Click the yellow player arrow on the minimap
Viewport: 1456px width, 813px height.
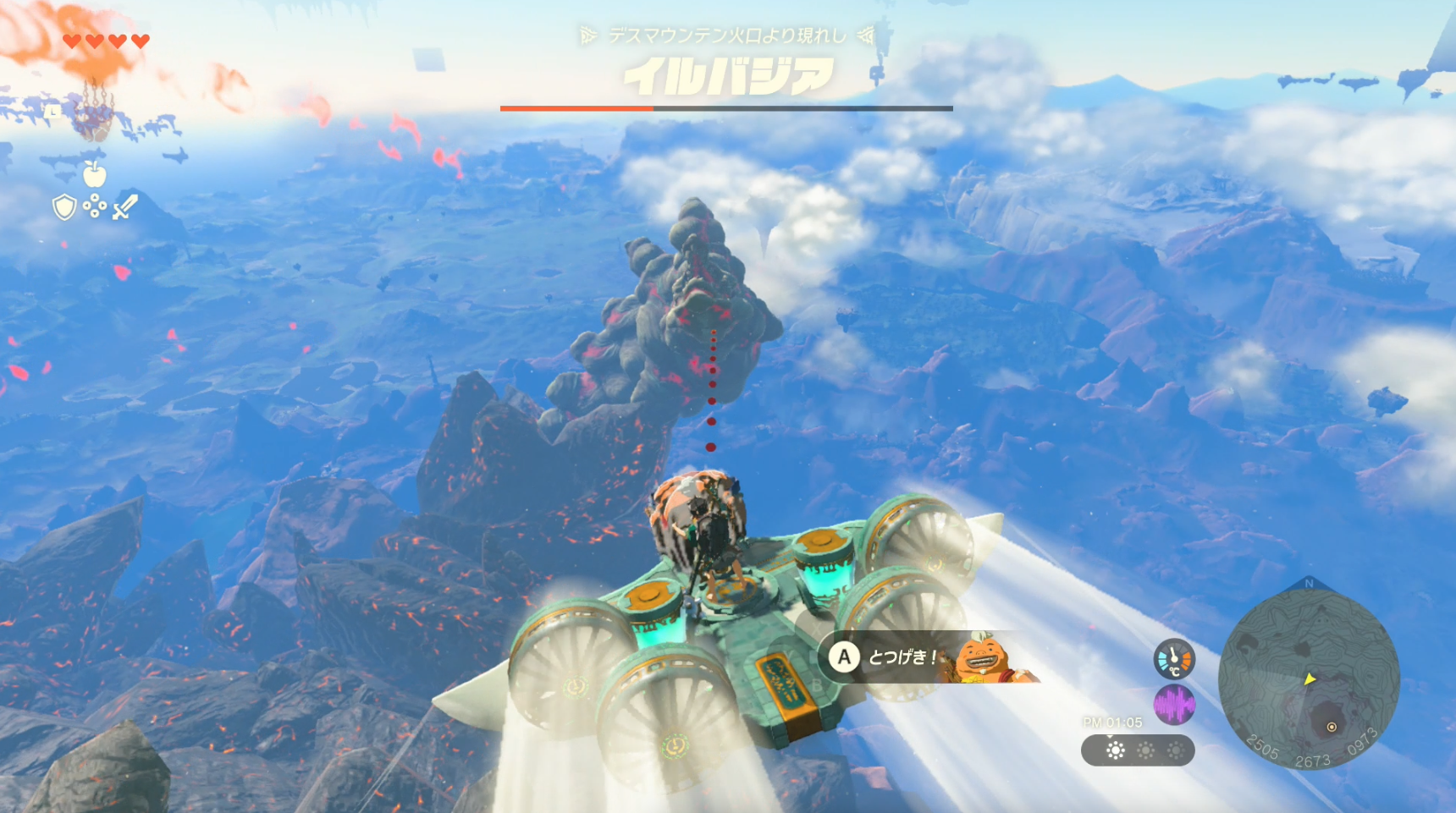tap(1310, 679)
